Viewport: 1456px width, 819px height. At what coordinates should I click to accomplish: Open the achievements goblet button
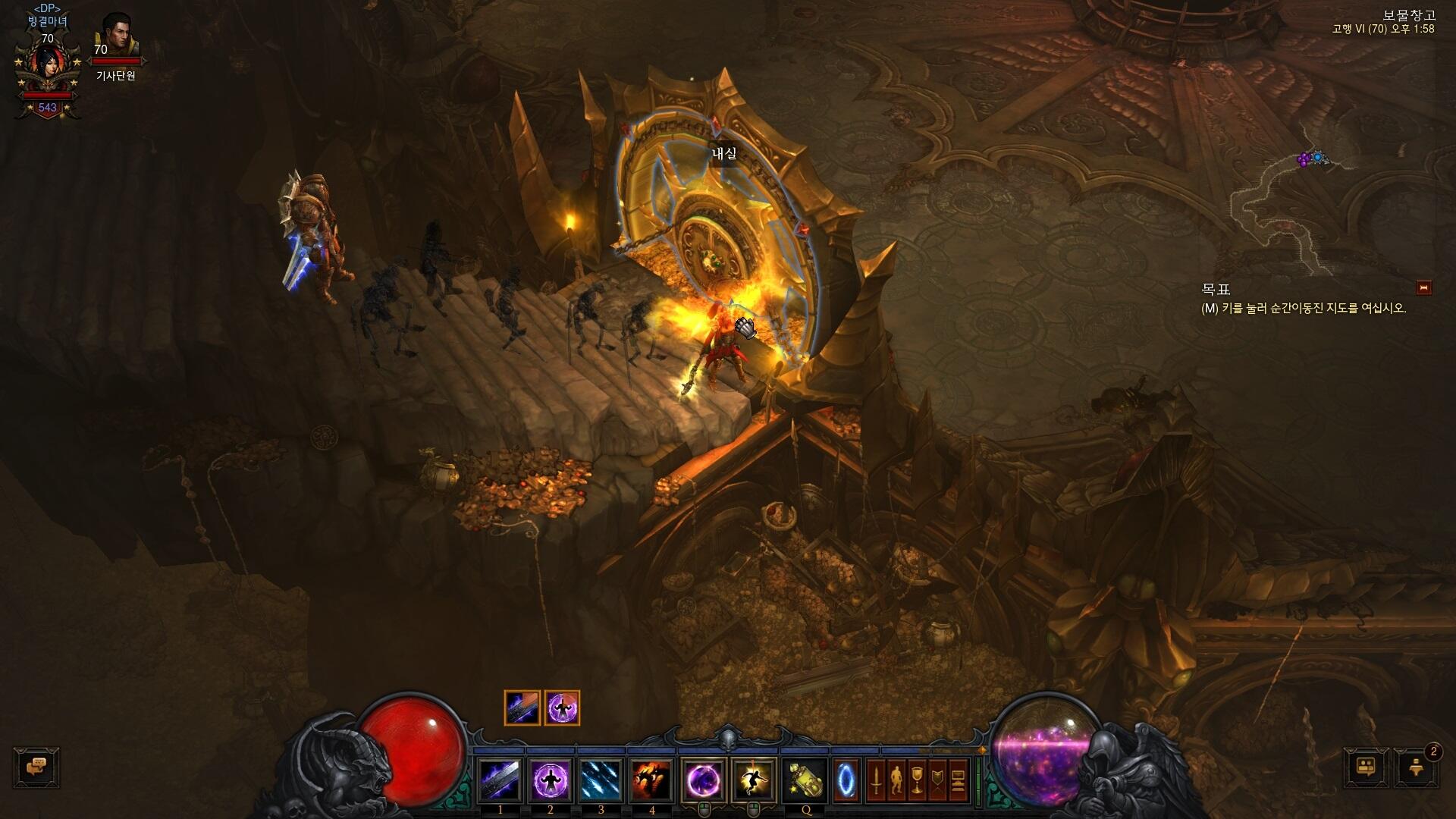point(917,780)
